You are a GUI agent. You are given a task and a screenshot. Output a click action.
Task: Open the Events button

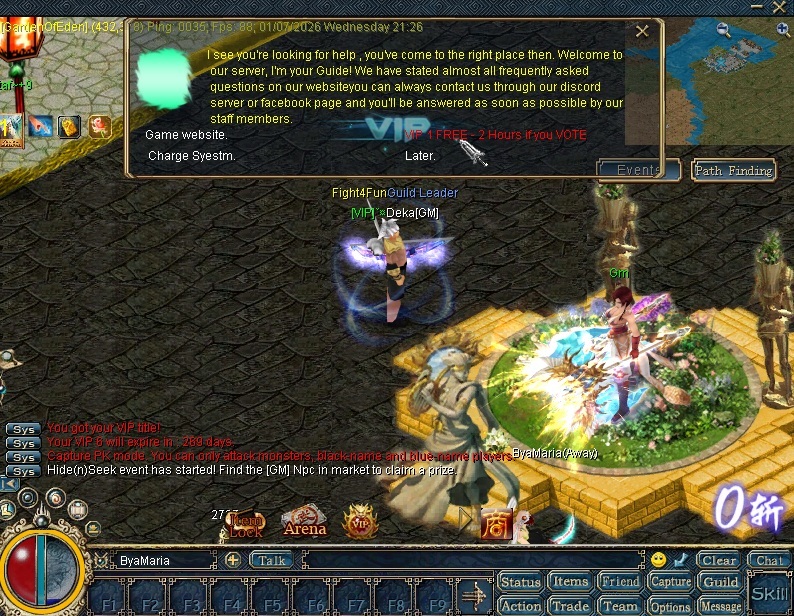(x=638, y=170)
